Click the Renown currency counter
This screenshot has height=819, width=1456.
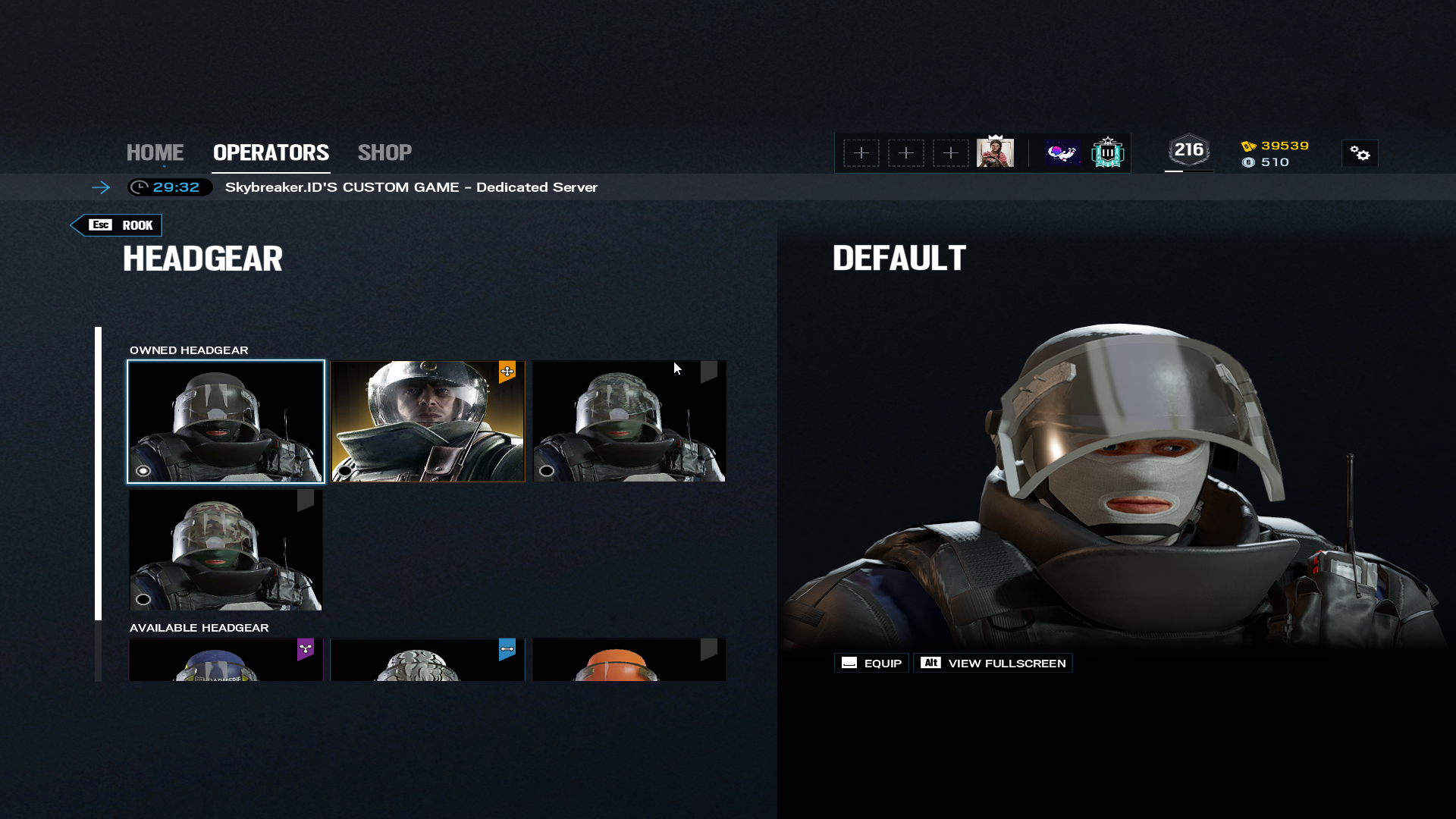(1276, 146)
